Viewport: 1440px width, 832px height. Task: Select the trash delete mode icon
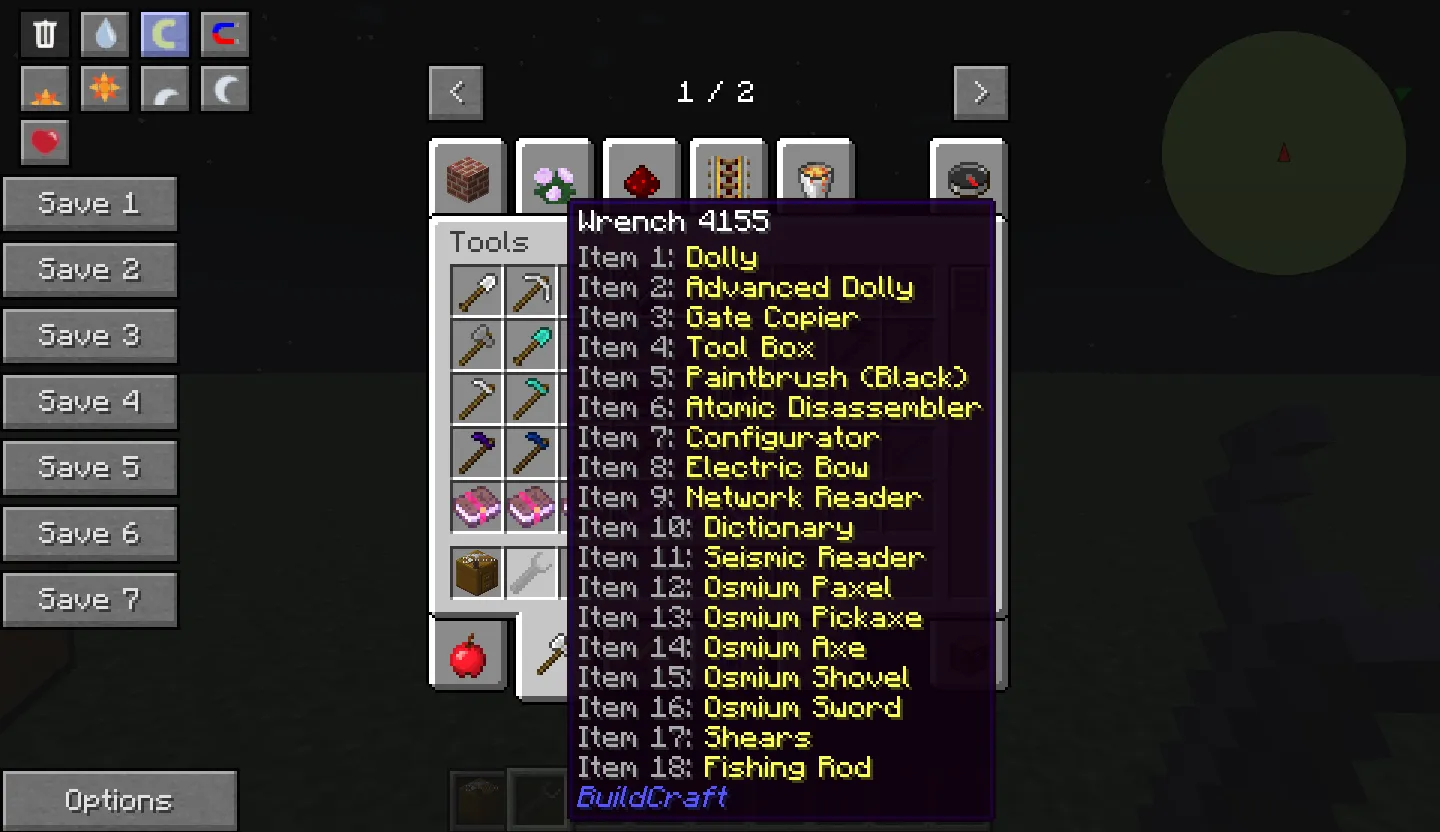click(x=43, y=33)
